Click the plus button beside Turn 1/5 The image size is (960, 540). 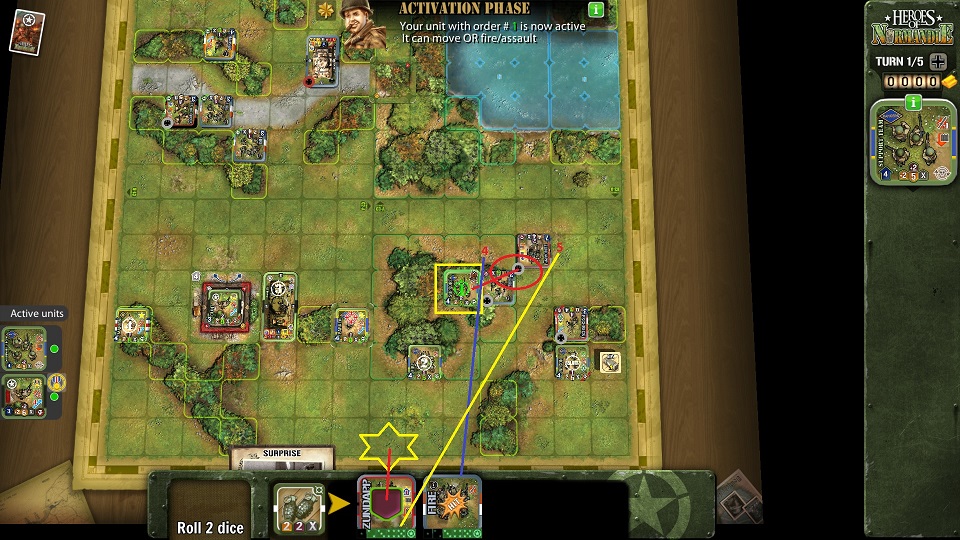pyautogui.click(x=937, y=61)
